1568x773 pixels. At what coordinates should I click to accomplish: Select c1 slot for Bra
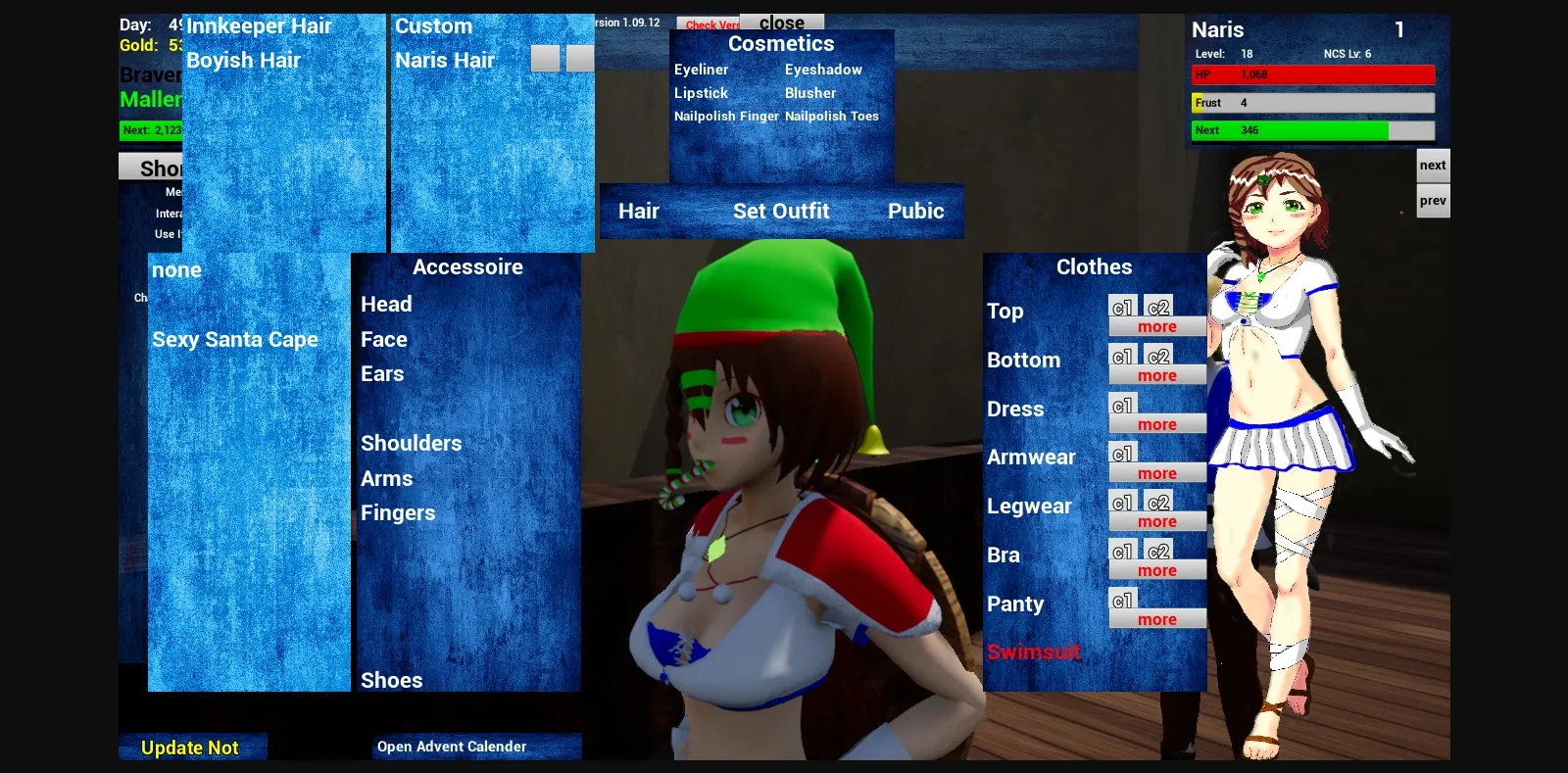(x=1121, y=551)
